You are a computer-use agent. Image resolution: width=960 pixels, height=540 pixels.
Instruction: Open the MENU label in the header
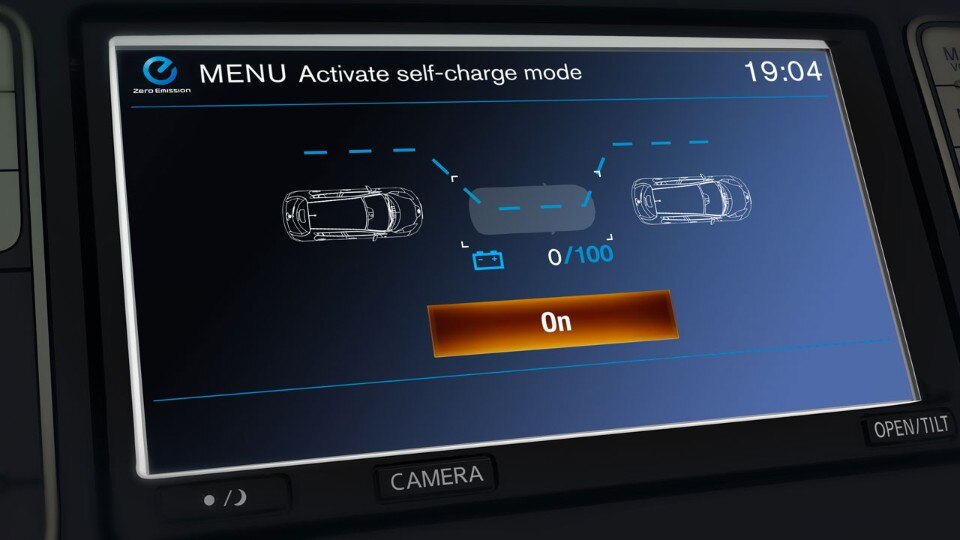[x=242, y=73]
